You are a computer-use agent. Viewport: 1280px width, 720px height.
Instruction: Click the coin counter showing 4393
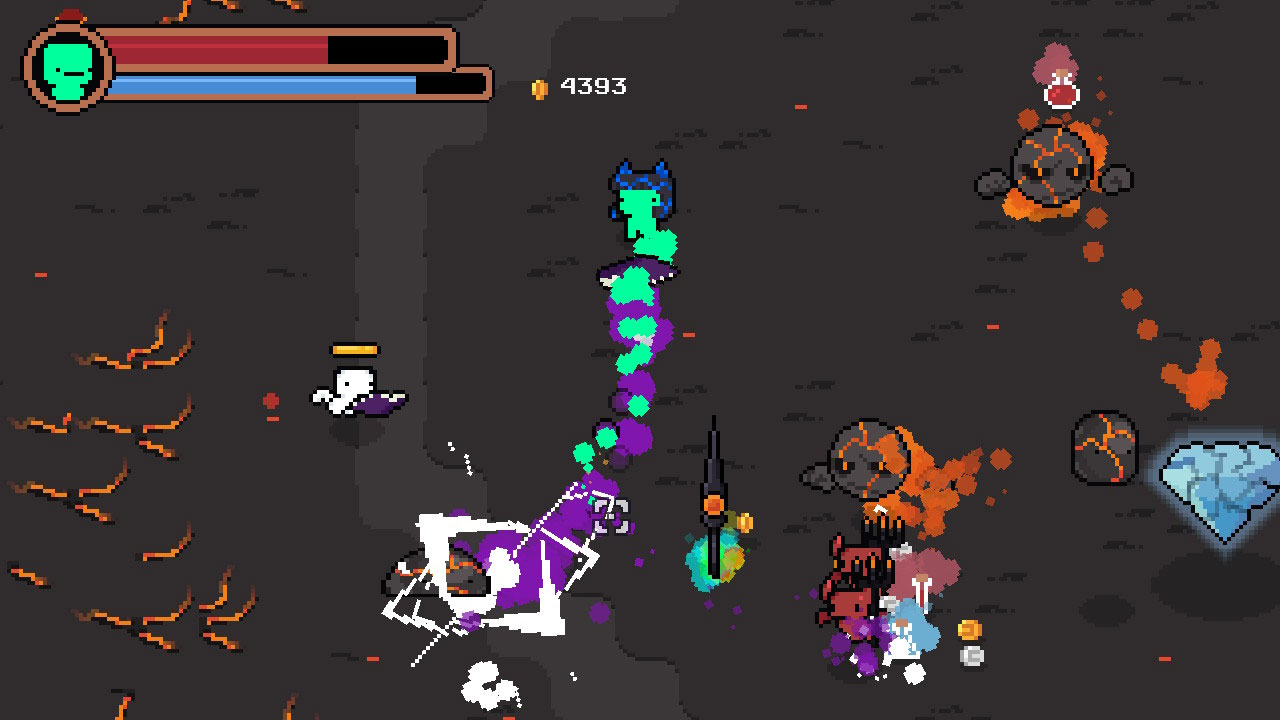(x=592, y=86)
